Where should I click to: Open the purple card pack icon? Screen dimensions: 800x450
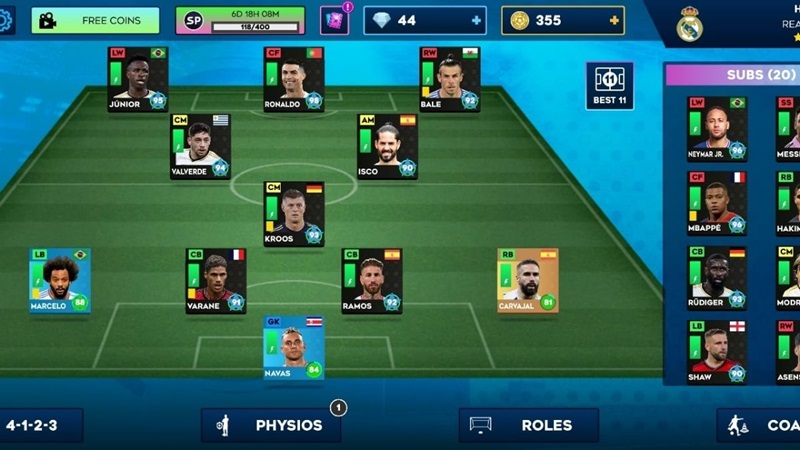point(335,20)
